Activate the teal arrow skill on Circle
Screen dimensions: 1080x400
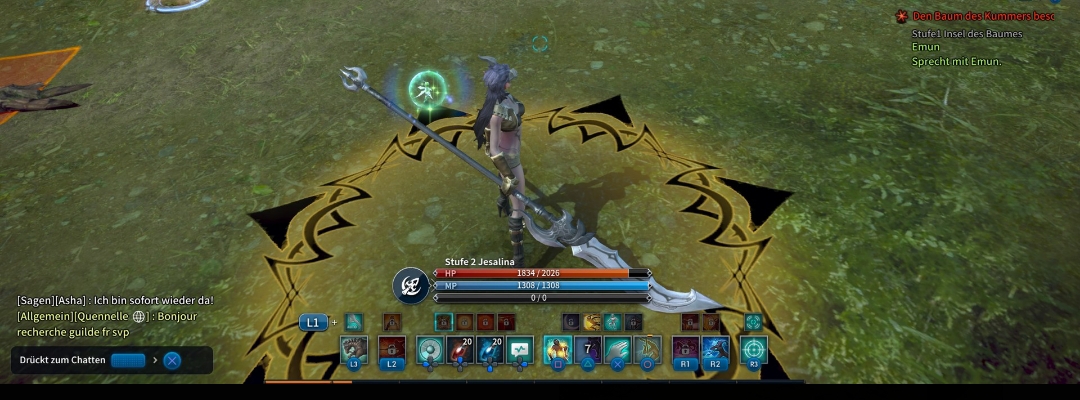point(647,349)
